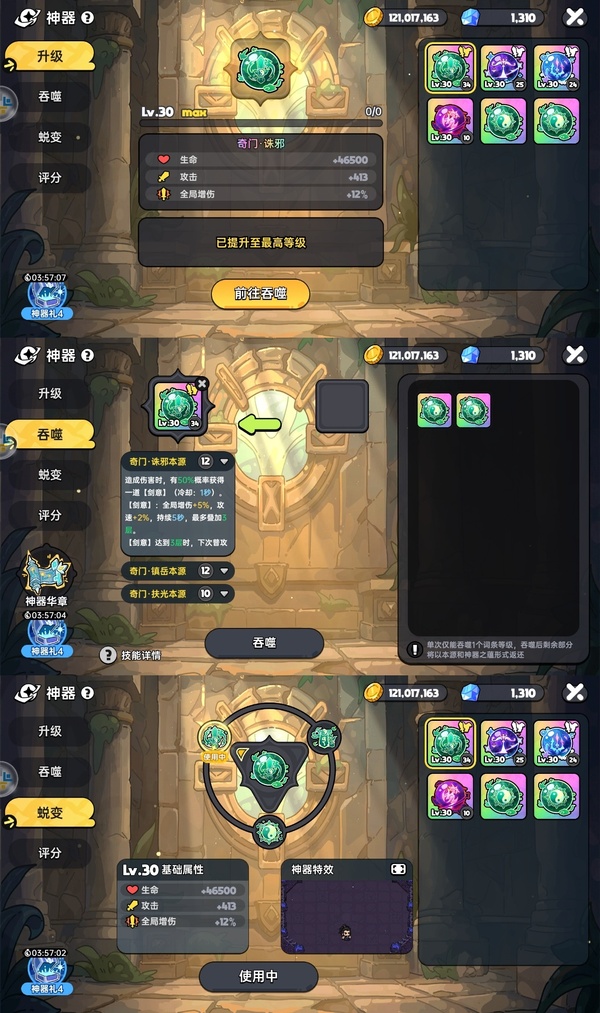Image resolution: width=600 pixels, height=1013 pixels.
Task: Expand the 神器特效 preview to fullscreen
Action: click(398, 870)
